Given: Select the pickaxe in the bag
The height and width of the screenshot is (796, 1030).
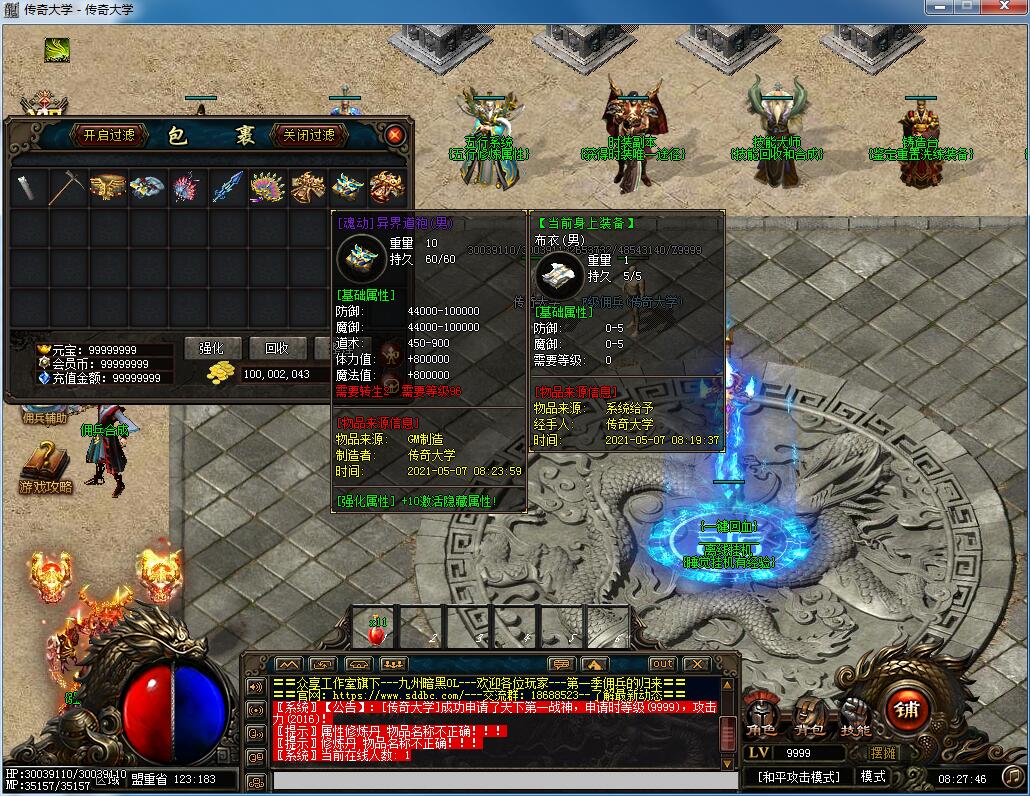Looking at the screenshot, I should (x=68, y=187).
